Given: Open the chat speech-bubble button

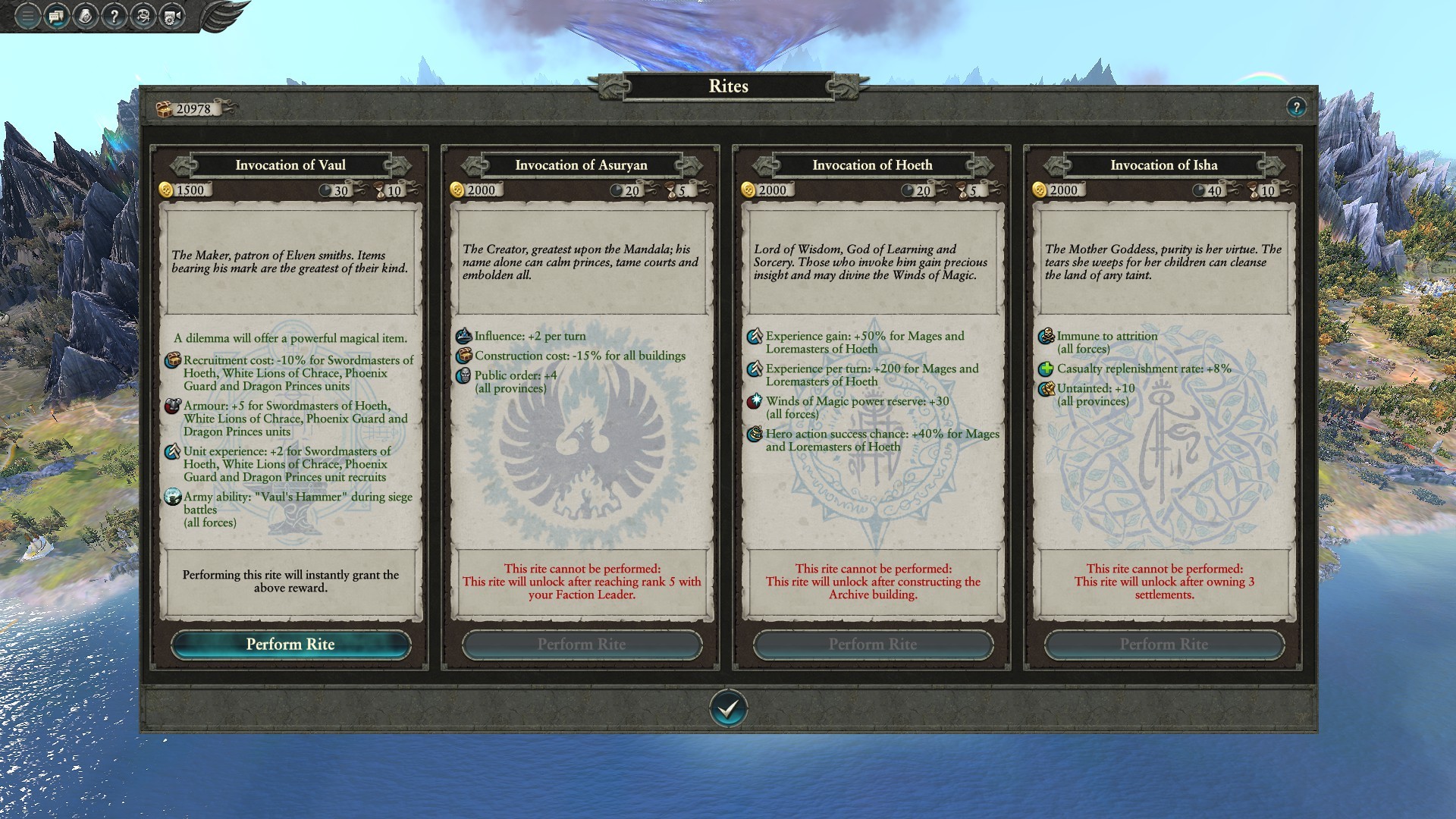Looking at the screenshot, I should pos(56,16).
